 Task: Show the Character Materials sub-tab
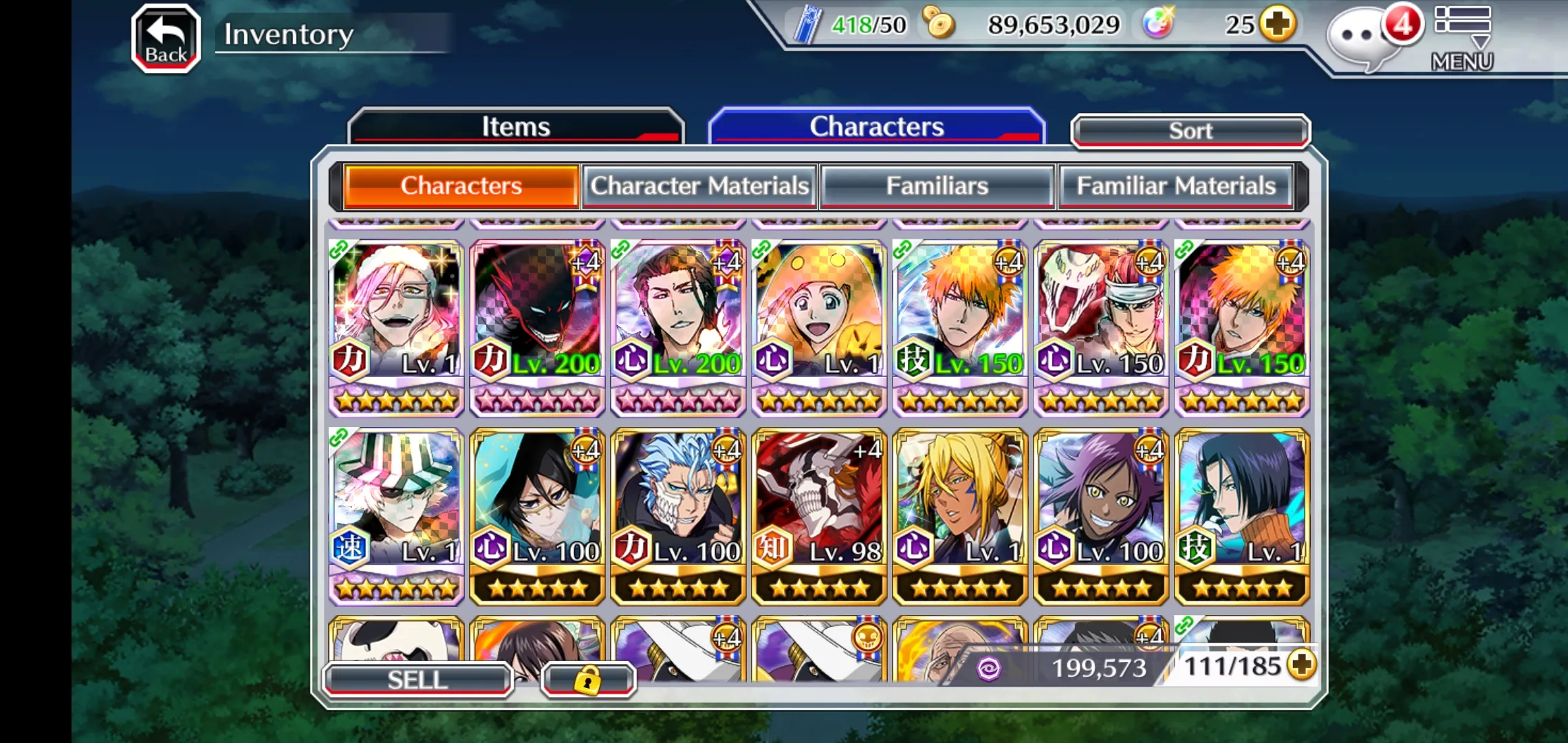click(x=699, y=186)
